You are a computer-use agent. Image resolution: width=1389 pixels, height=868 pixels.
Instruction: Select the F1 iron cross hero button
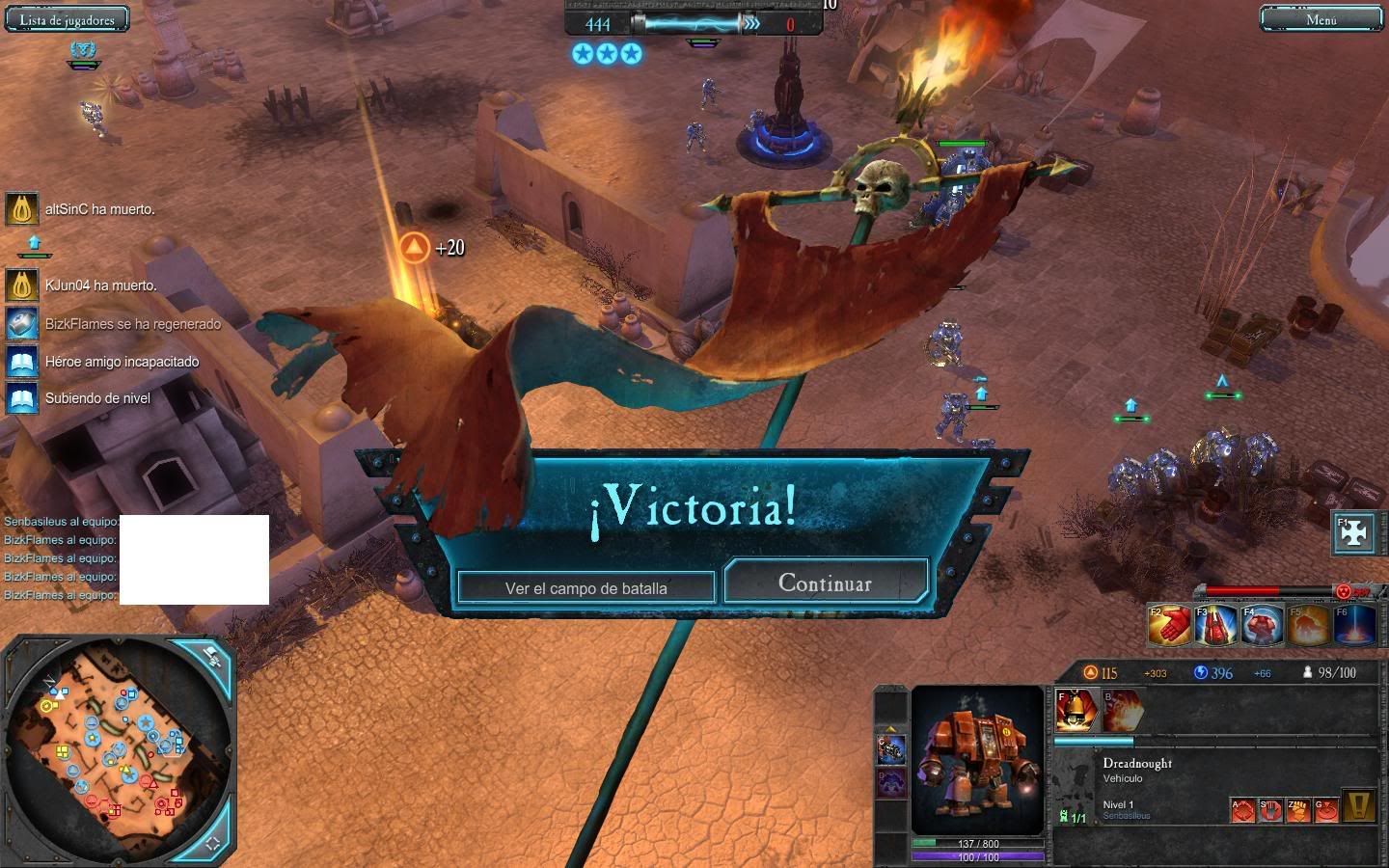click(x=1353, y=533)
